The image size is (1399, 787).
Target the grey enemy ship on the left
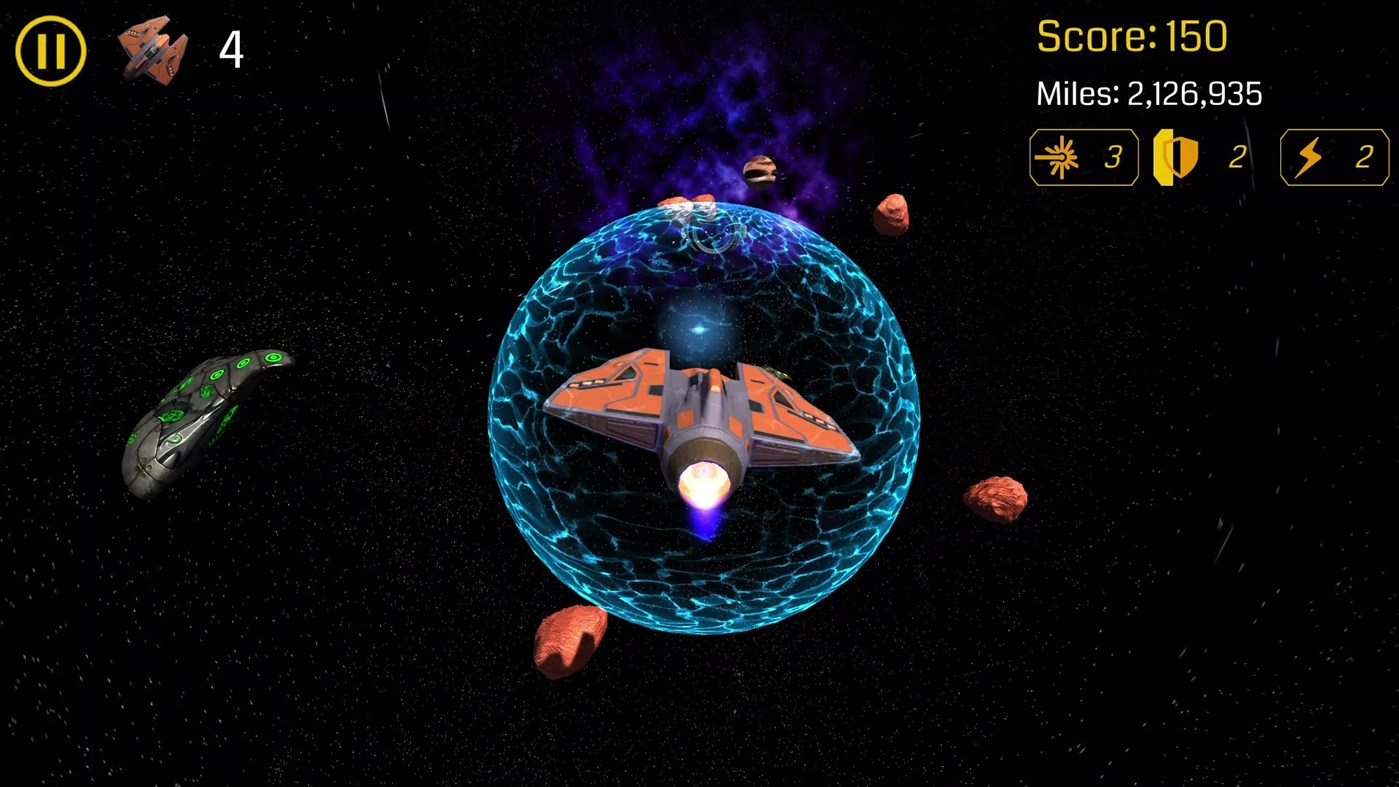pos(205,415)
